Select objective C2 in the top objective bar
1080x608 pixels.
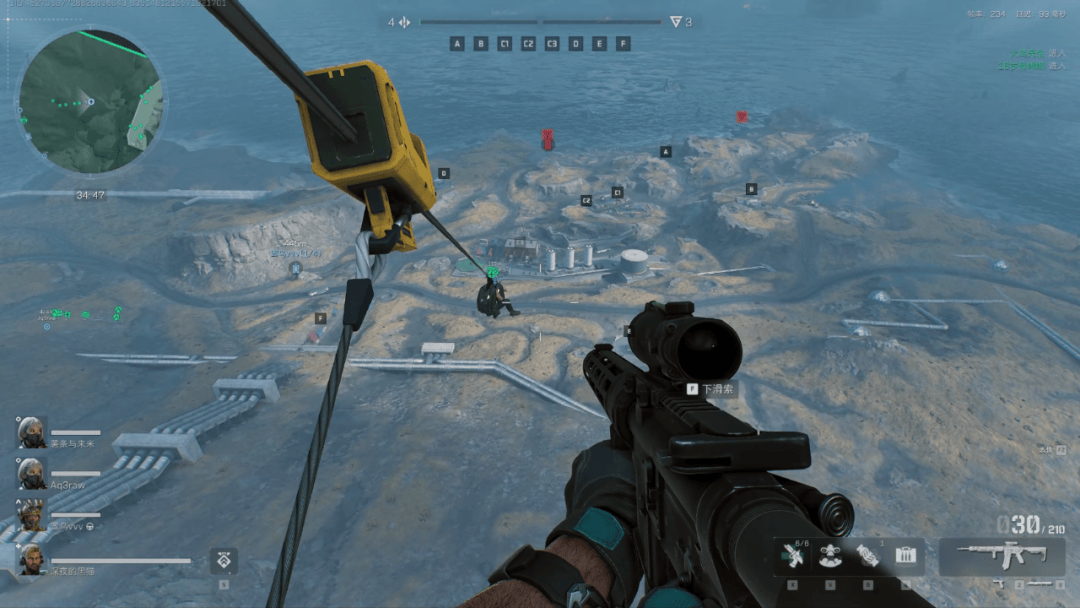[x=528, y=44]
